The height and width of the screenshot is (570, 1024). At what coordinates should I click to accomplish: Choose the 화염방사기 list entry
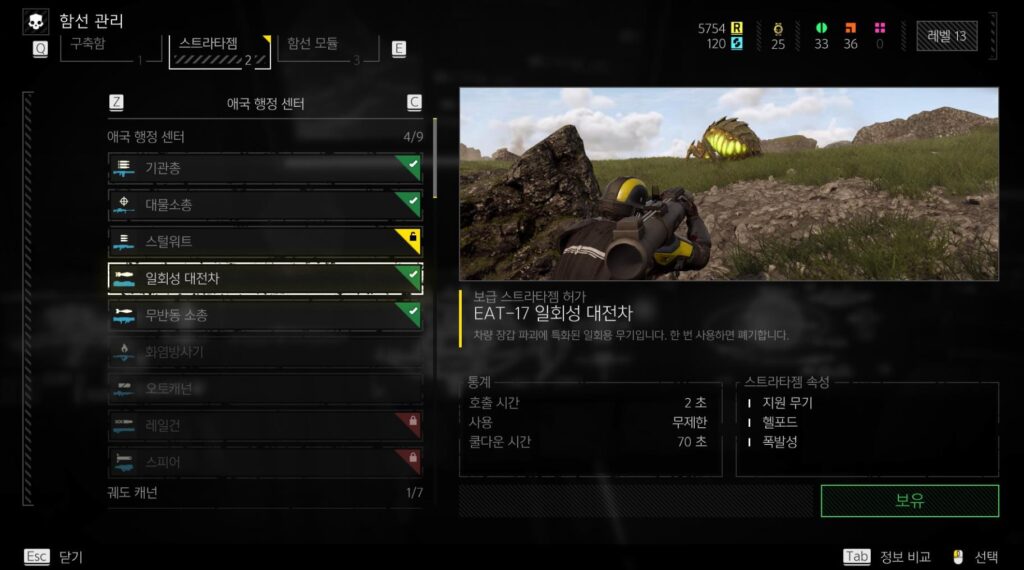pyautogui.click(x=265, y=352)
